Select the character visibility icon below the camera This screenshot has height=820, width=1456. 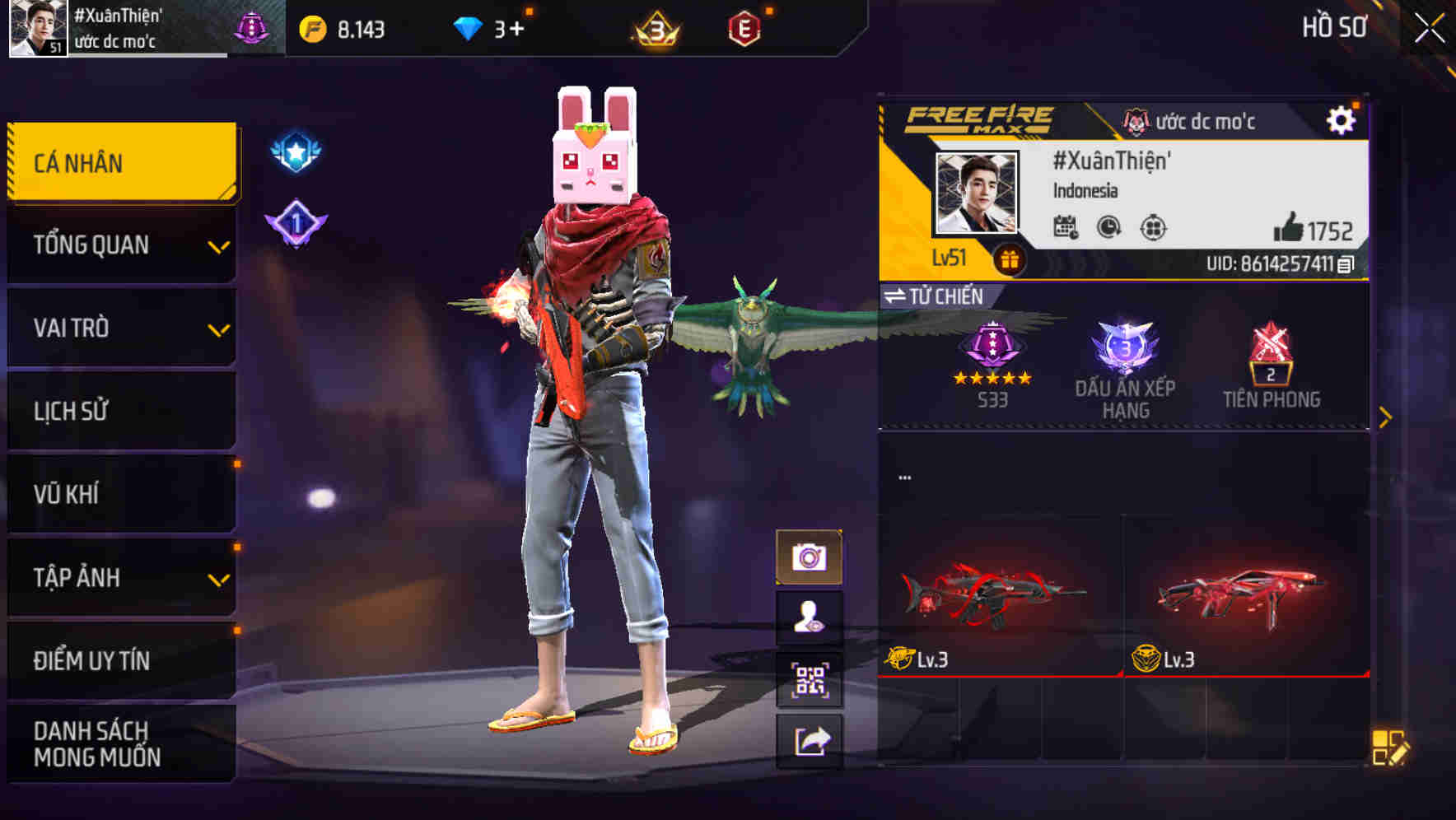[811, 617]
